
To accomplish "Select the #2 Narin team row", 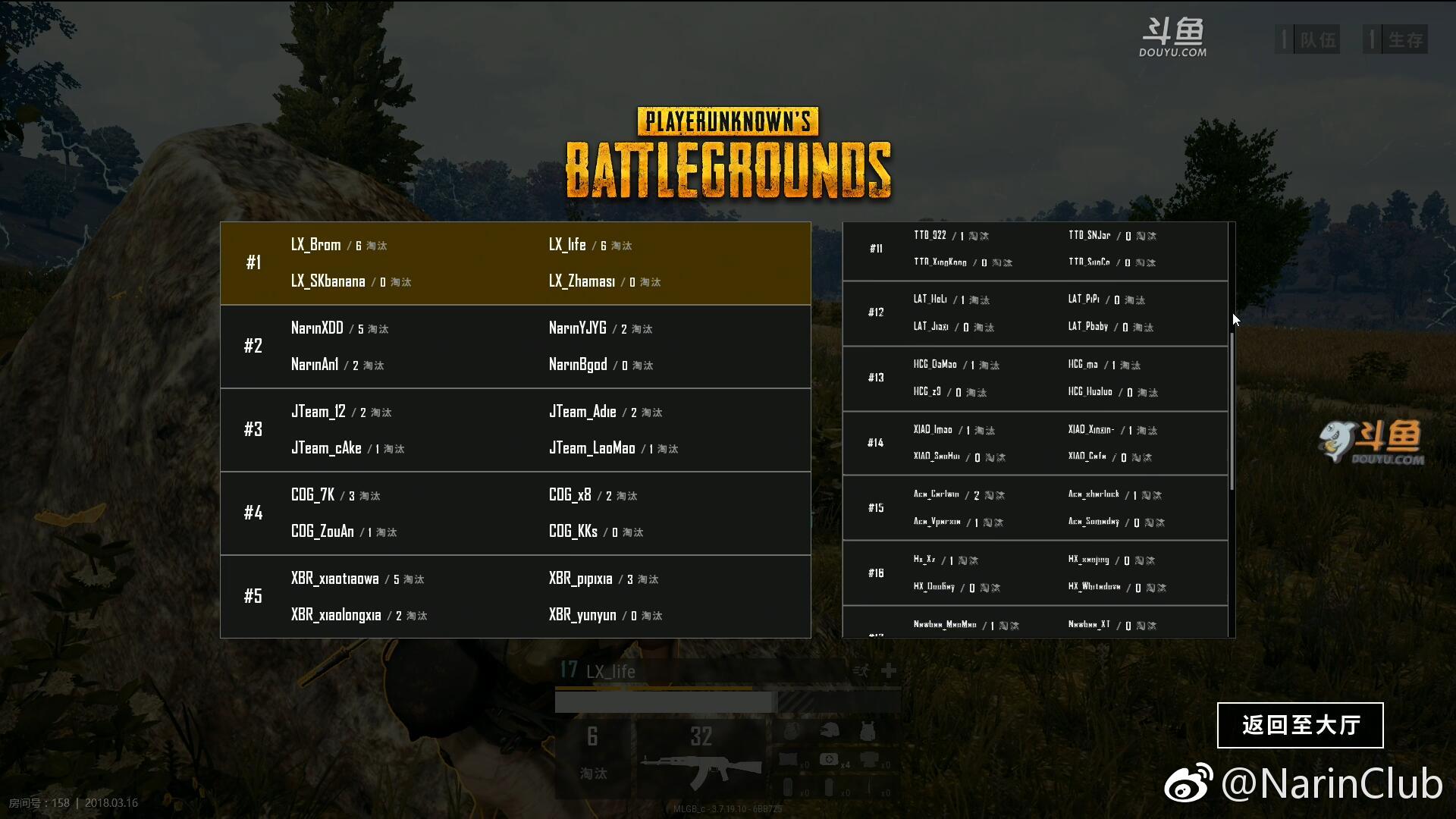I will click(516, 347).
